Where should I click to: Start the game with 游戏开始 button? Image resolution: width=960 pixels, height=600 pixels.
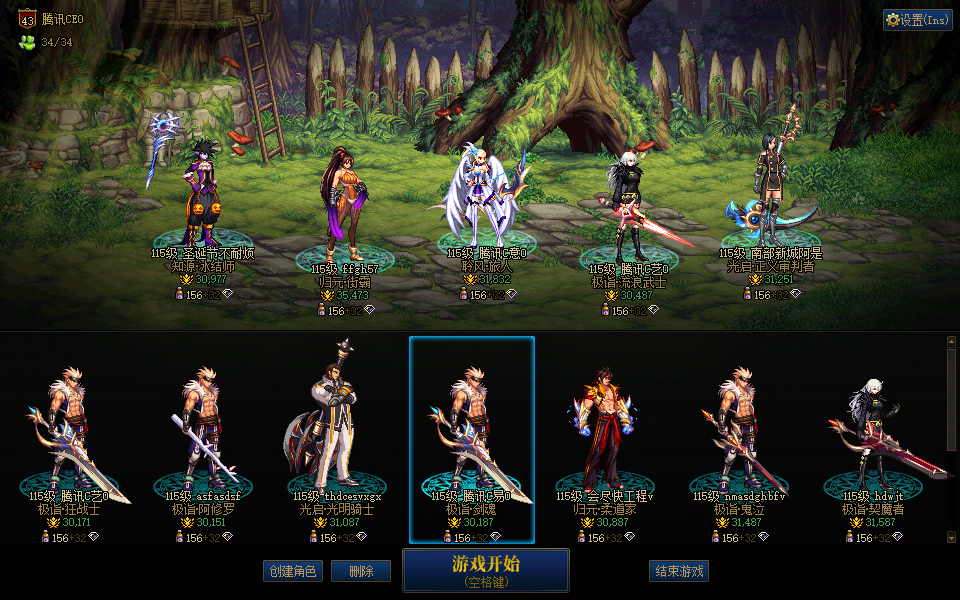click(x=486, y=570)
